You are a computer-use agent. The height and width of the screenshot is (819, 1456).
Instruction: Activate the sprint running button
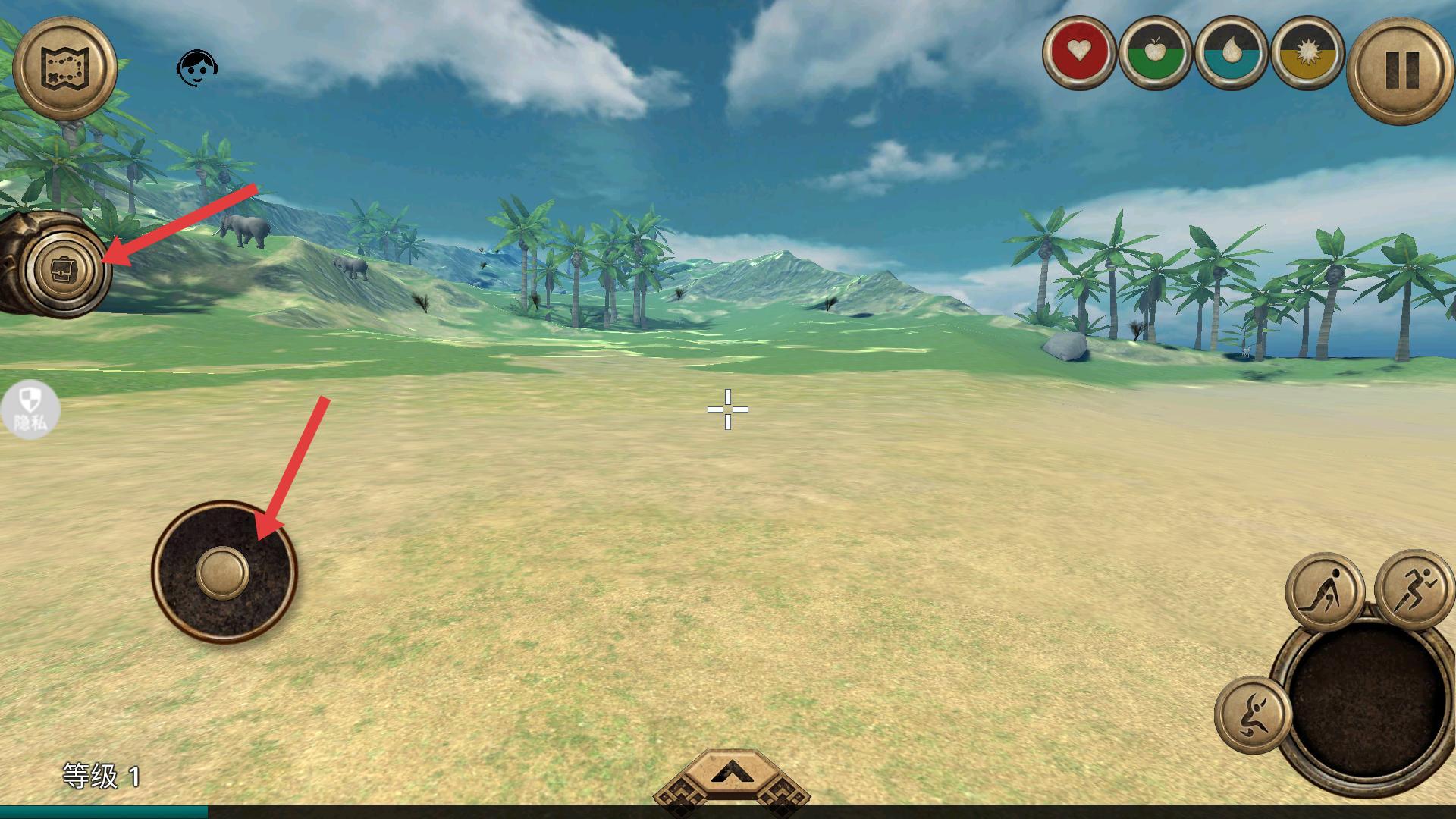(x=1414, y=588)
